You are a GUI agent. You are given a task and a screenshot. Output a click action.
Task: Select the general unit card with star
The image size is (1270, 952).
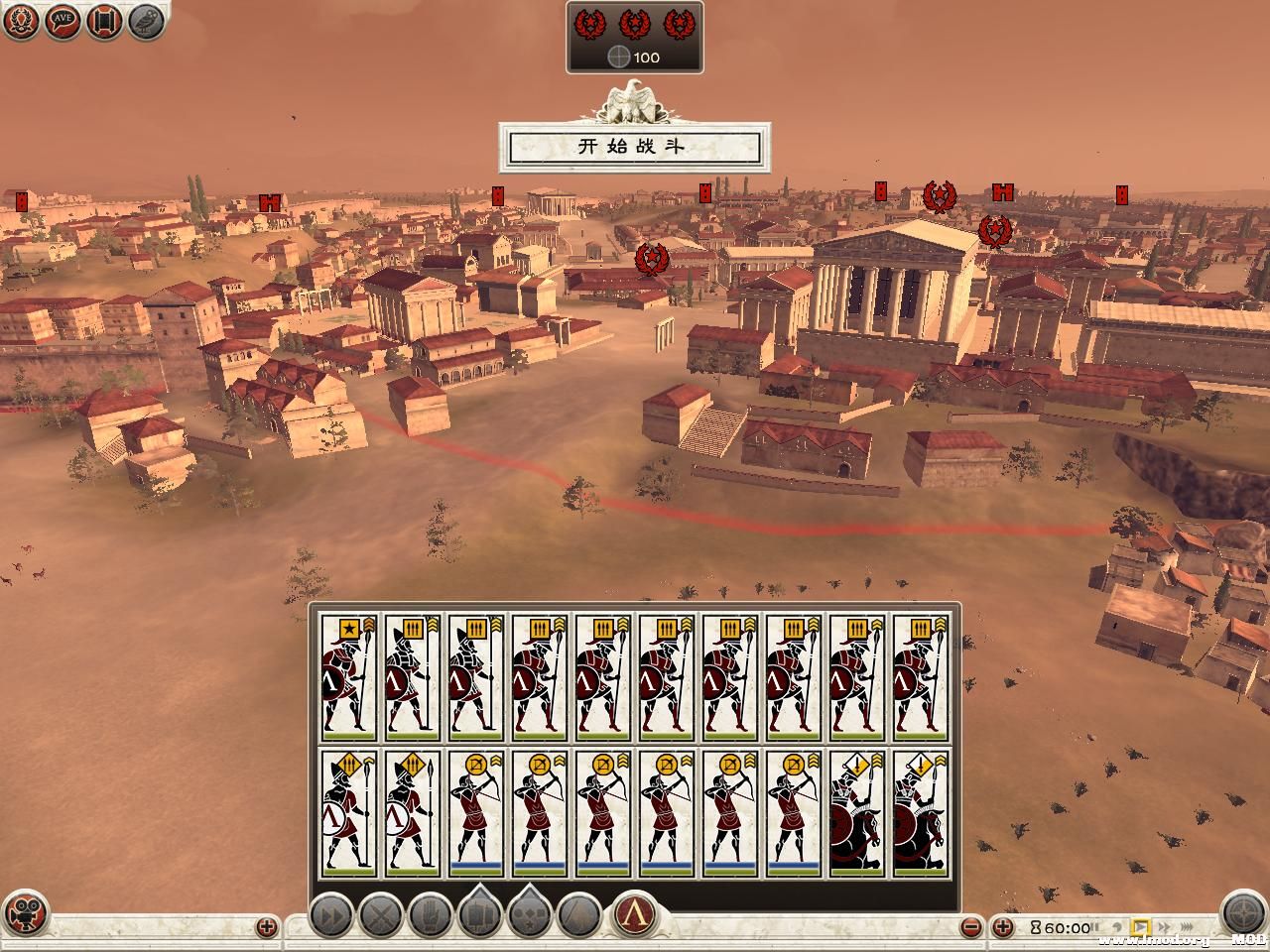pos(348,677)
